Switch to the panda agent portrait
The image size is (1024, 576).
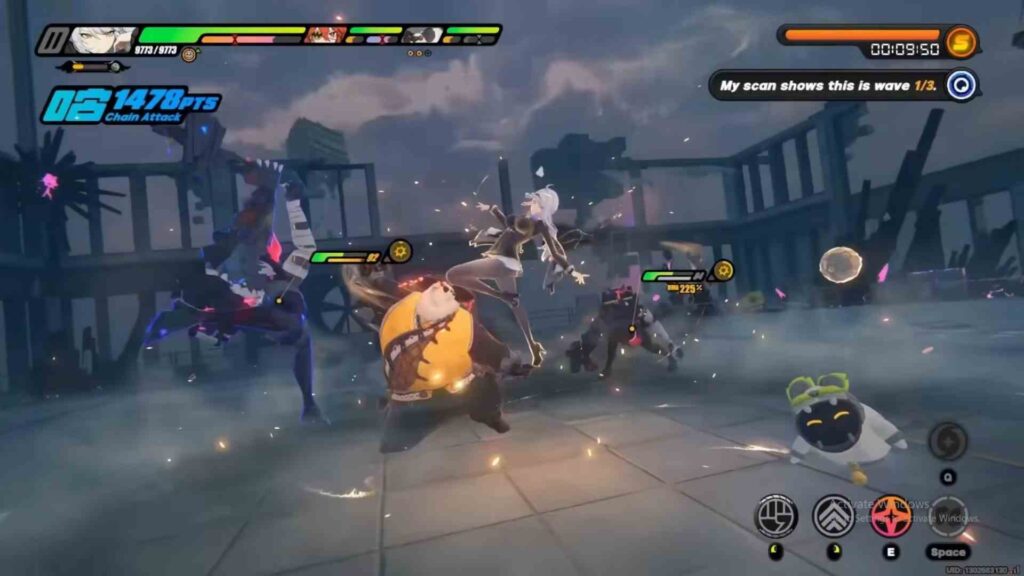click(421, 35)
